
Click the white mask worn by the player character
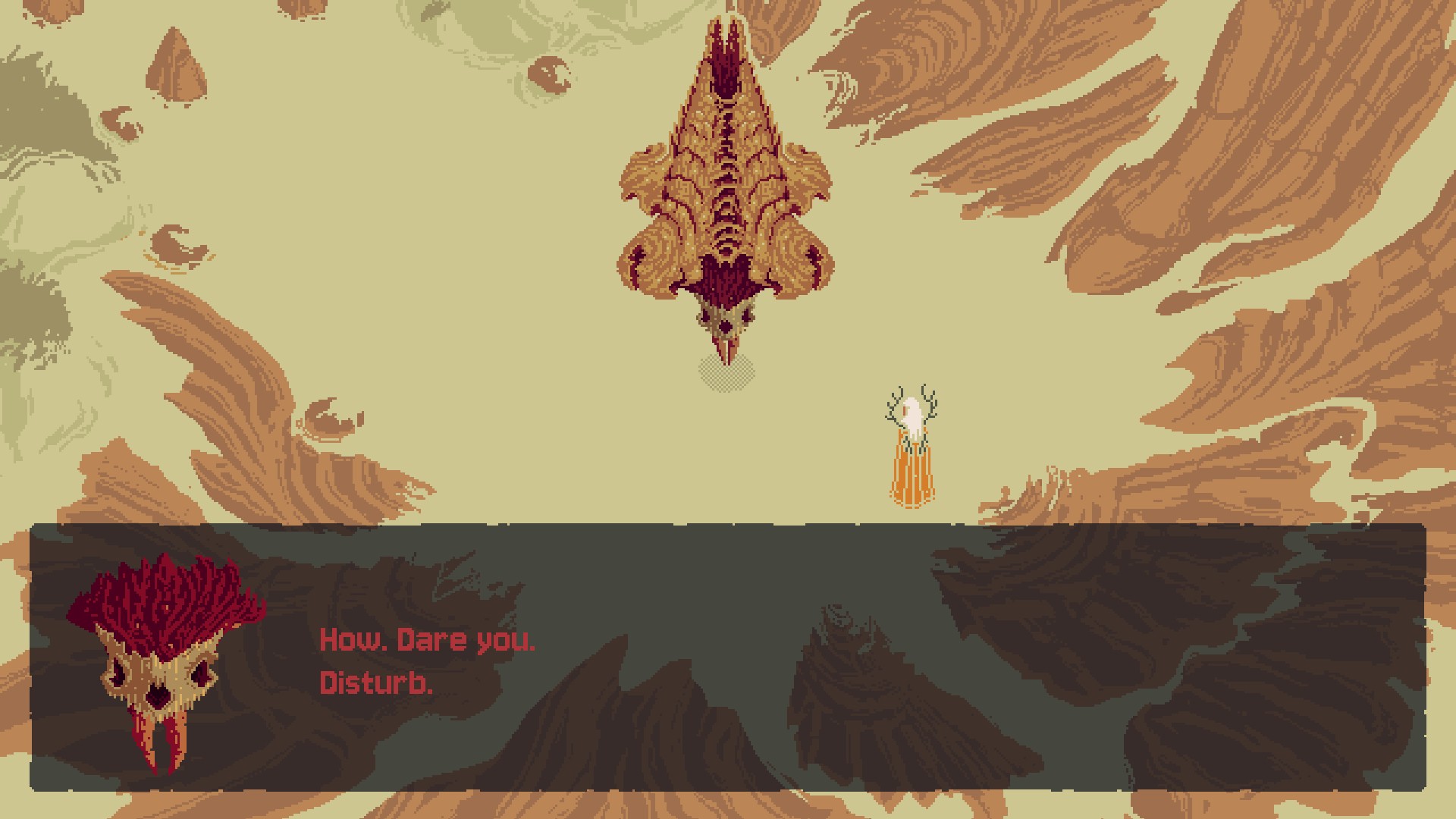click(x=912, y=413)
